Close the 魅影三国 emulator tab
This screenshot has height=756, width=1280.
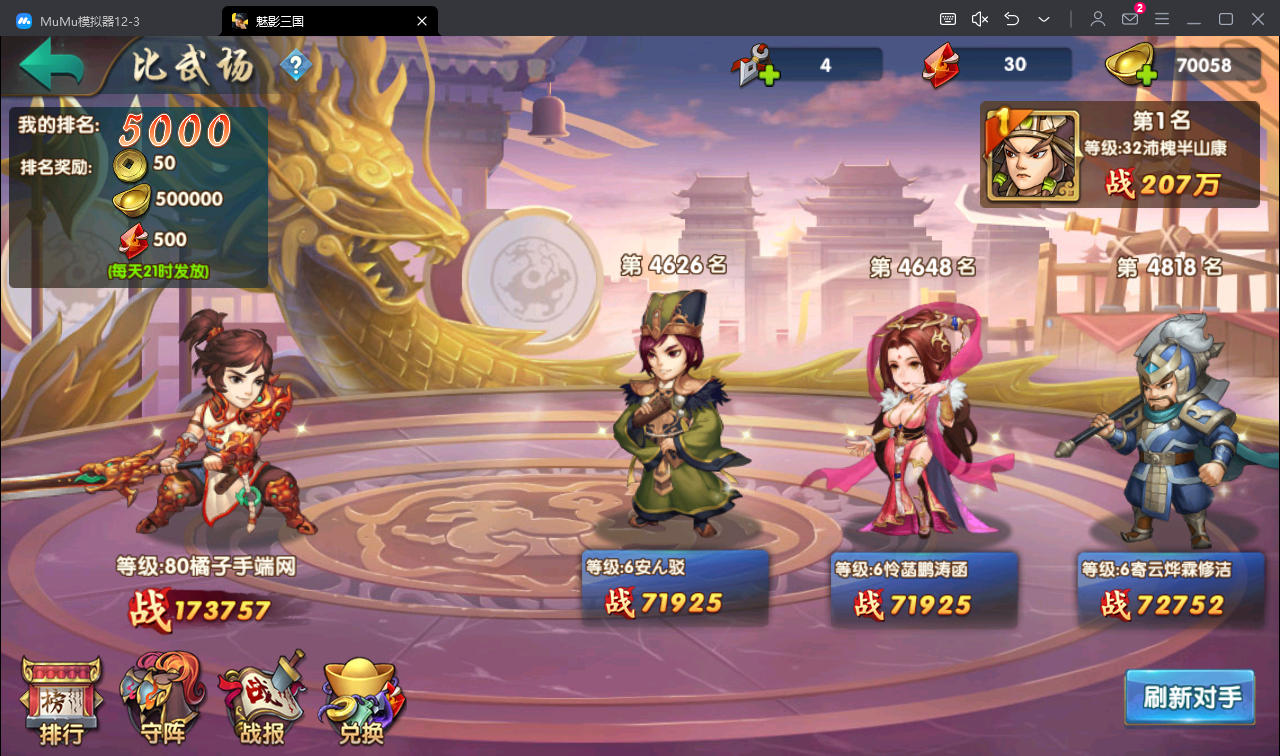pyautogui.click(x=422, y=20)
